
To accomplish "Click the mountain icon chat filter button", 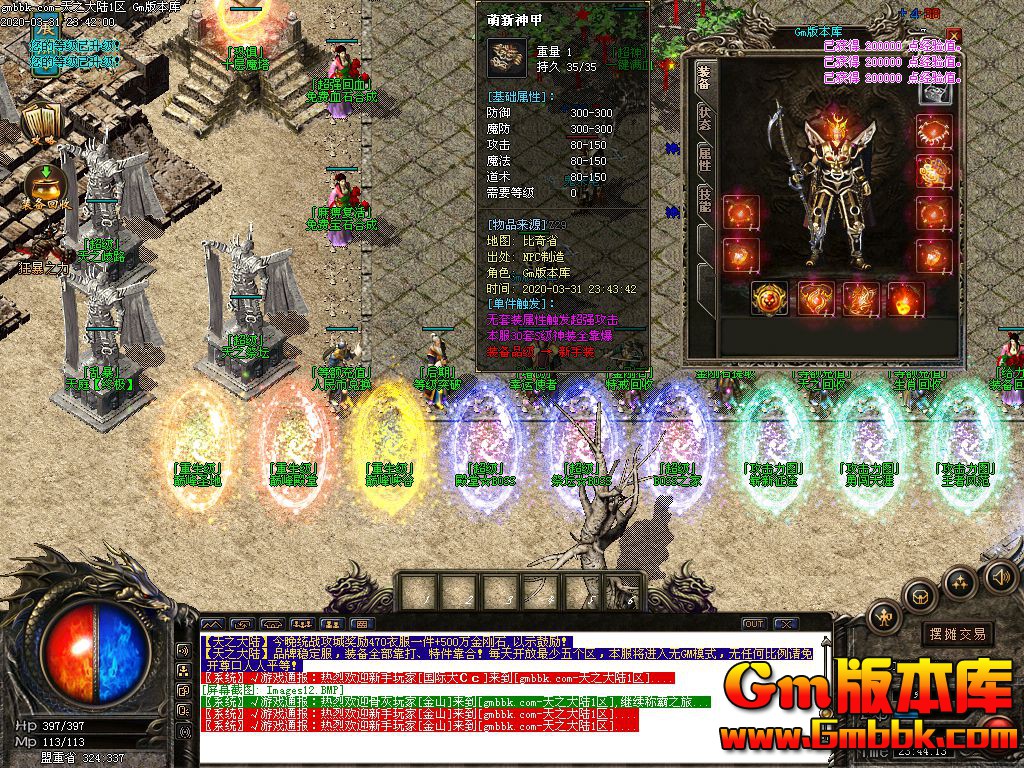I will pos(211,624).
